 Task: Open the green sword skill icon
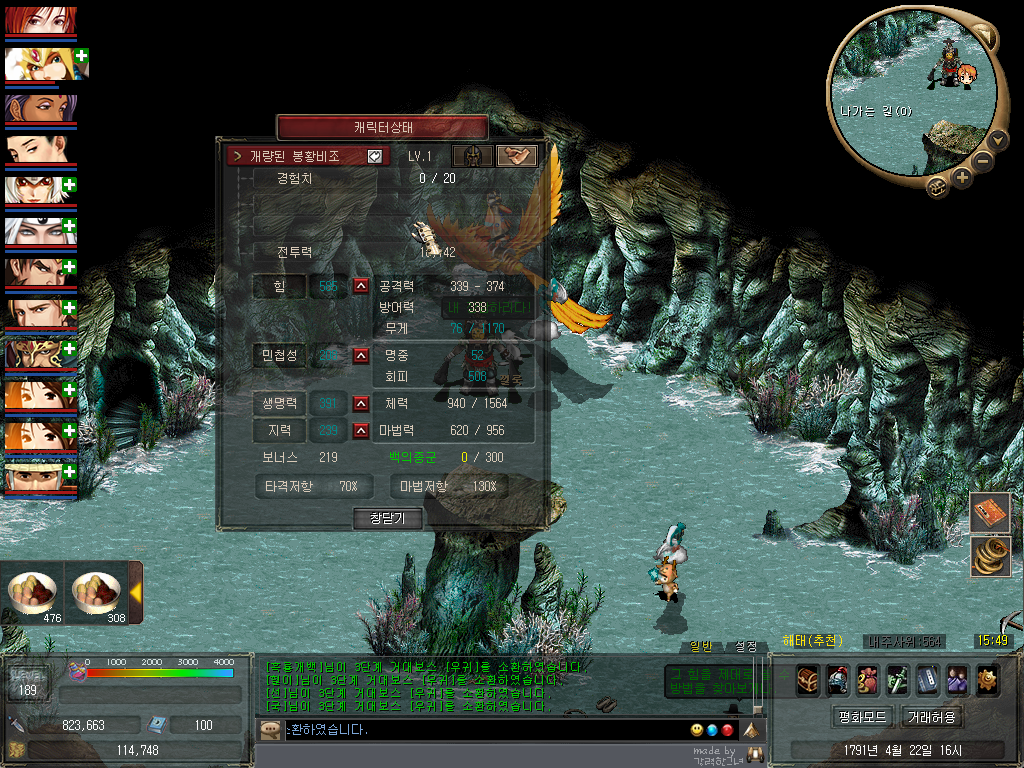click(898, 678)
